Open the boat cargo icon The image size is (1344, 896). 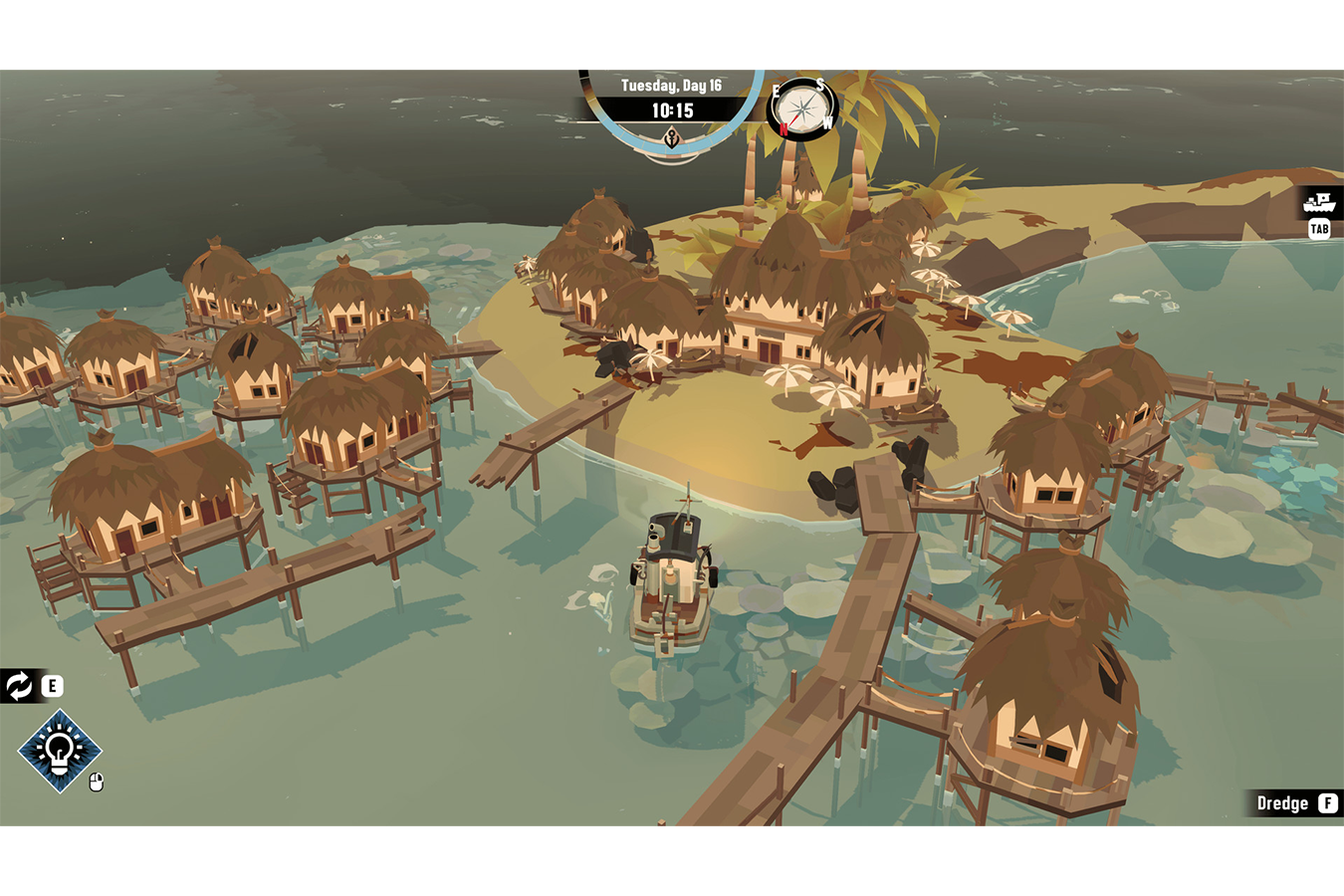tap(1319, 203)
